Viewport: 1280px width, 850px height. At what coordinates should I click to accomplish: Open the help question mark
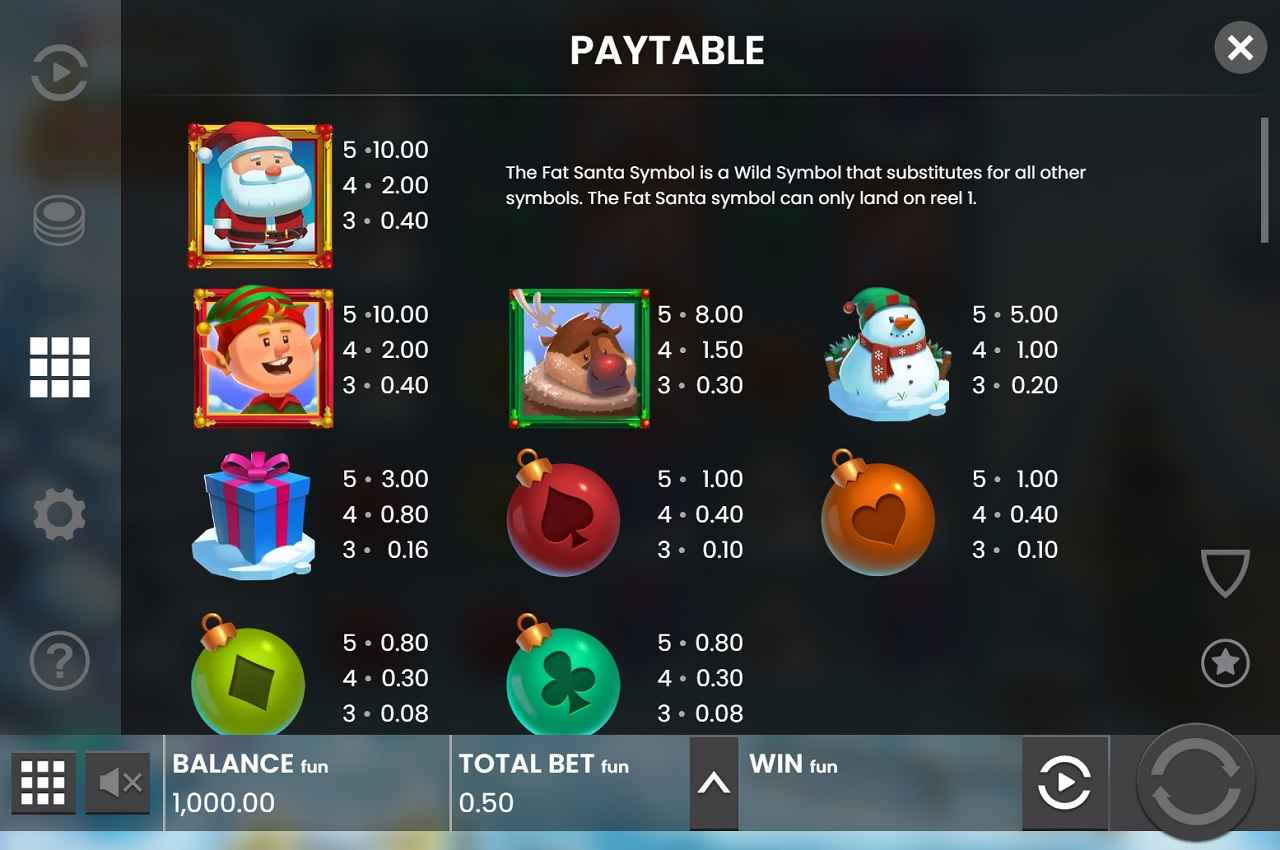tap(58, 661)
